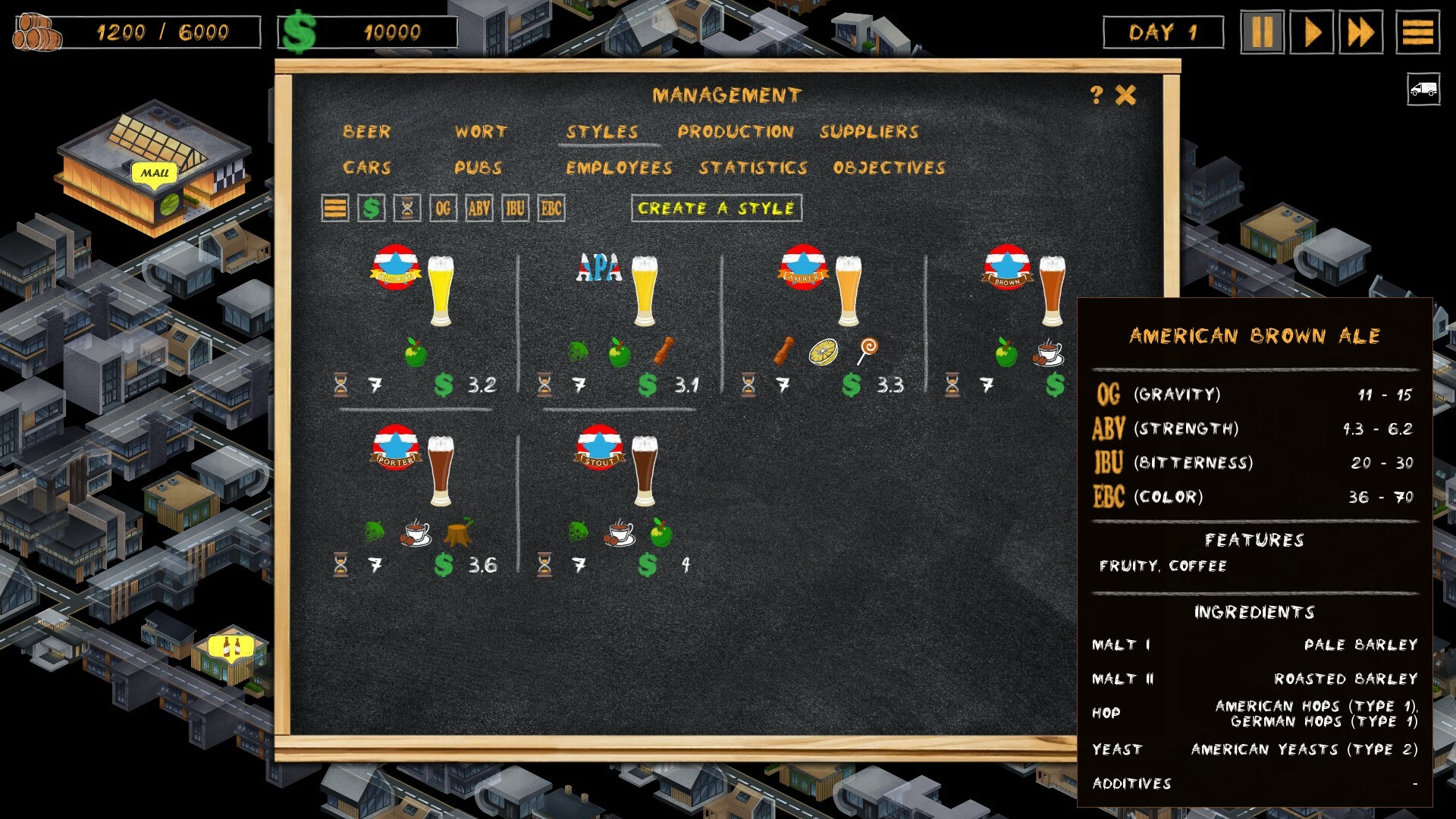Open the delivery truck panel
1456x819 pixels.
click(1423, 89)
